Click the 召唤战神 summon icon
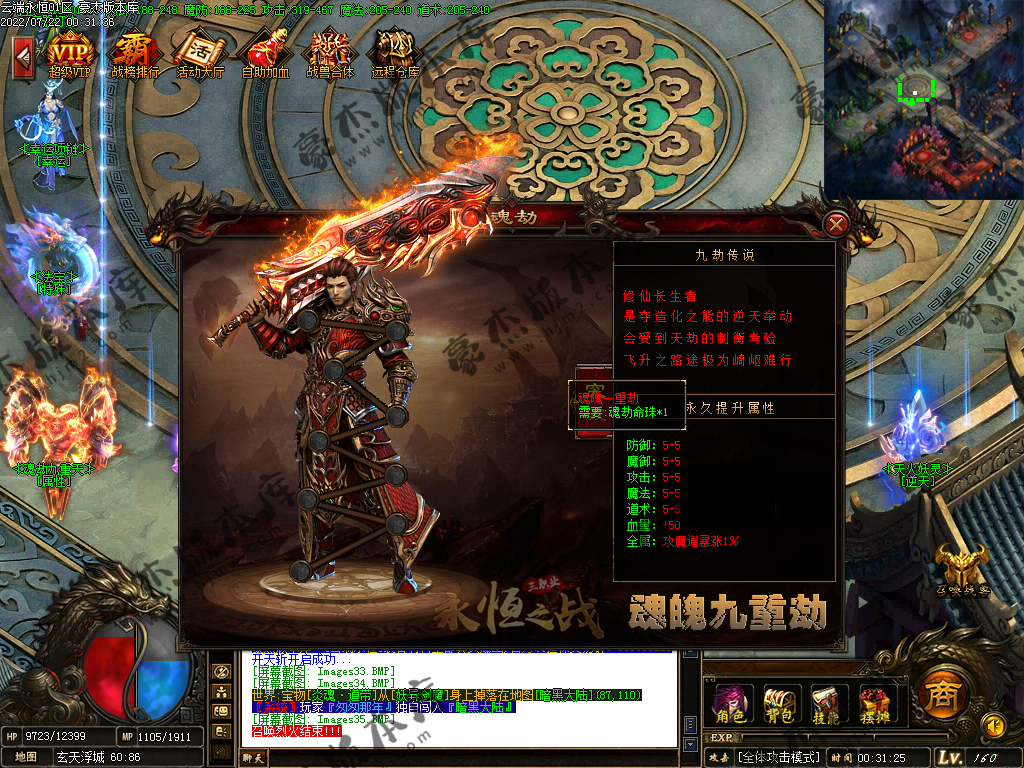1024x768 pixels. [962, 572]
